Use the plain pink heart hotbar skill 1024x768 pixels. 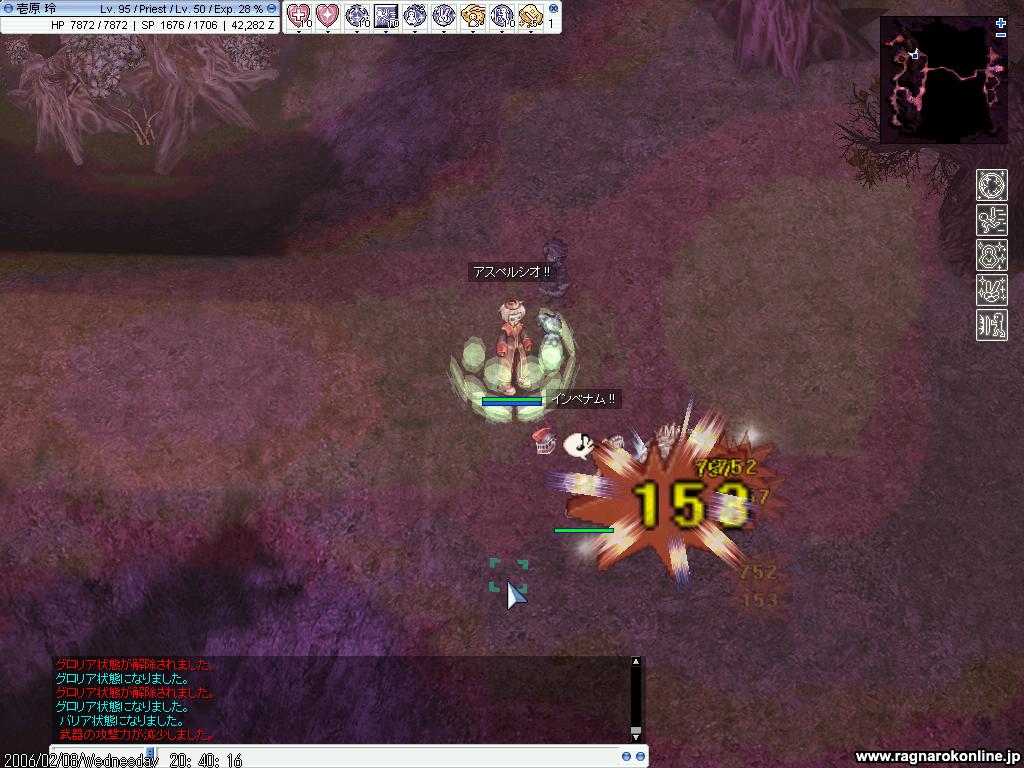coord(327,15)
